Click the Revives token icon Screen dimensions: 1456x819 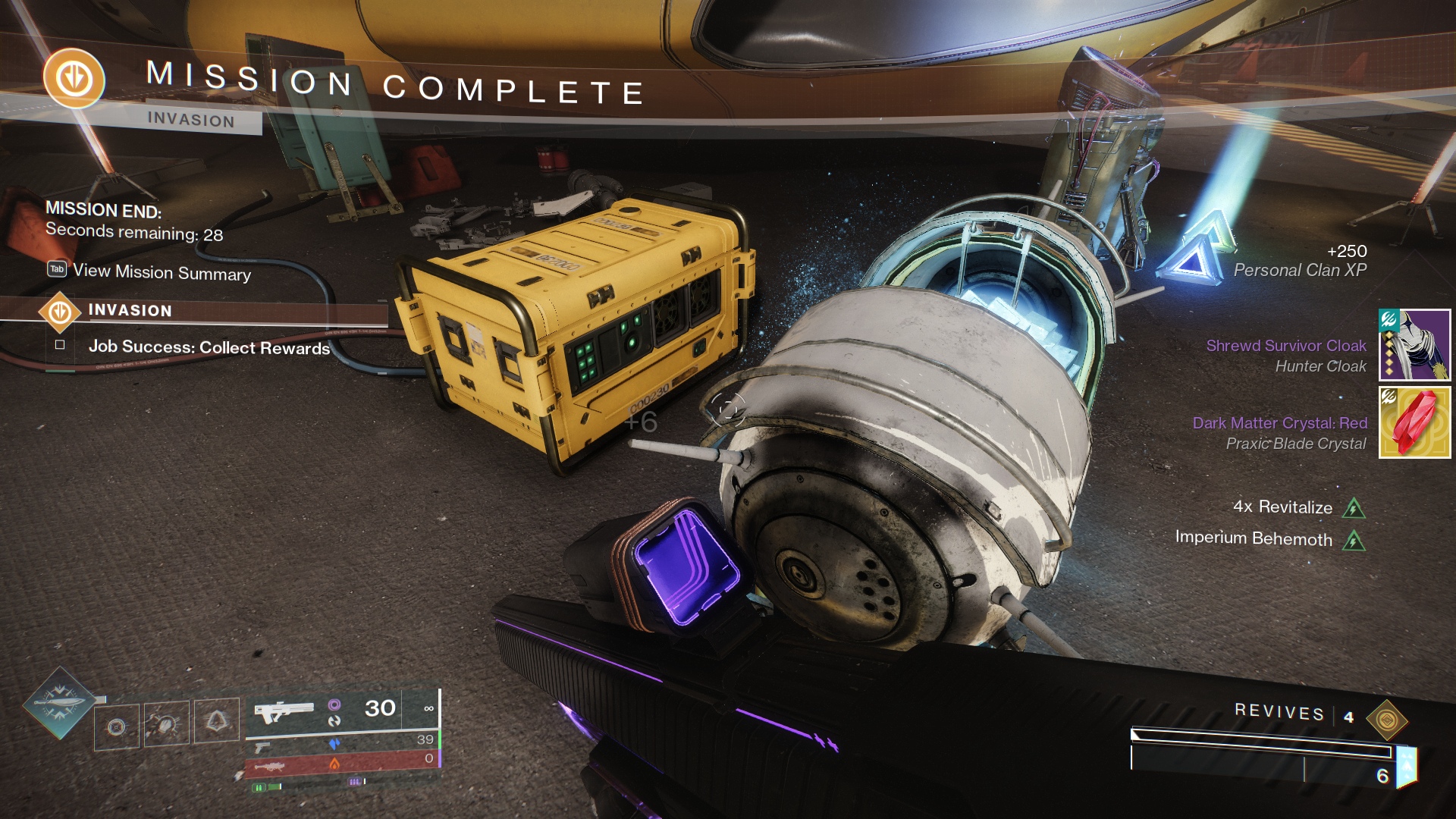[x=1386, y=719]
